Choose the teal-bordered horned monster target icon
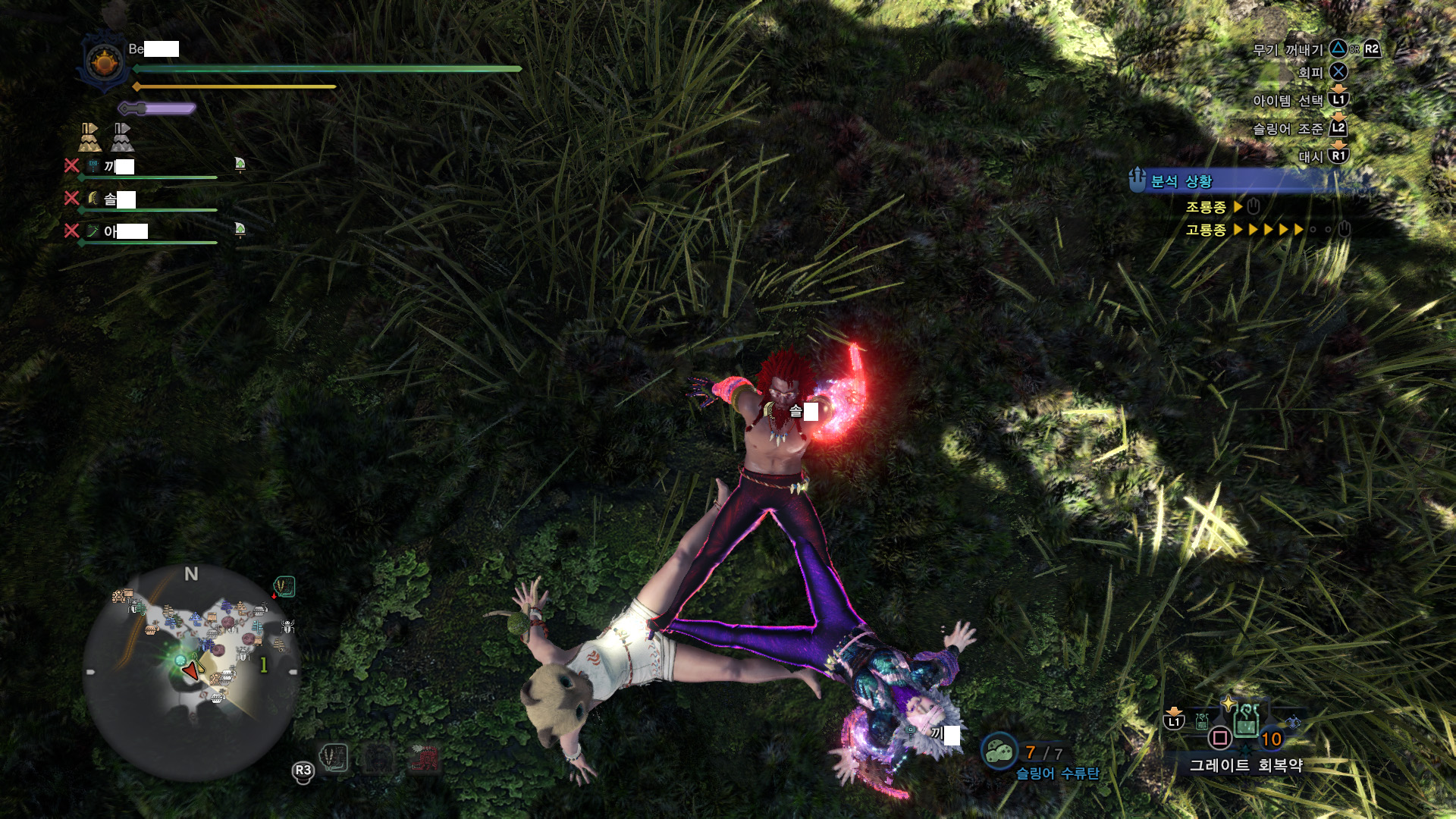 pos(334,757)
